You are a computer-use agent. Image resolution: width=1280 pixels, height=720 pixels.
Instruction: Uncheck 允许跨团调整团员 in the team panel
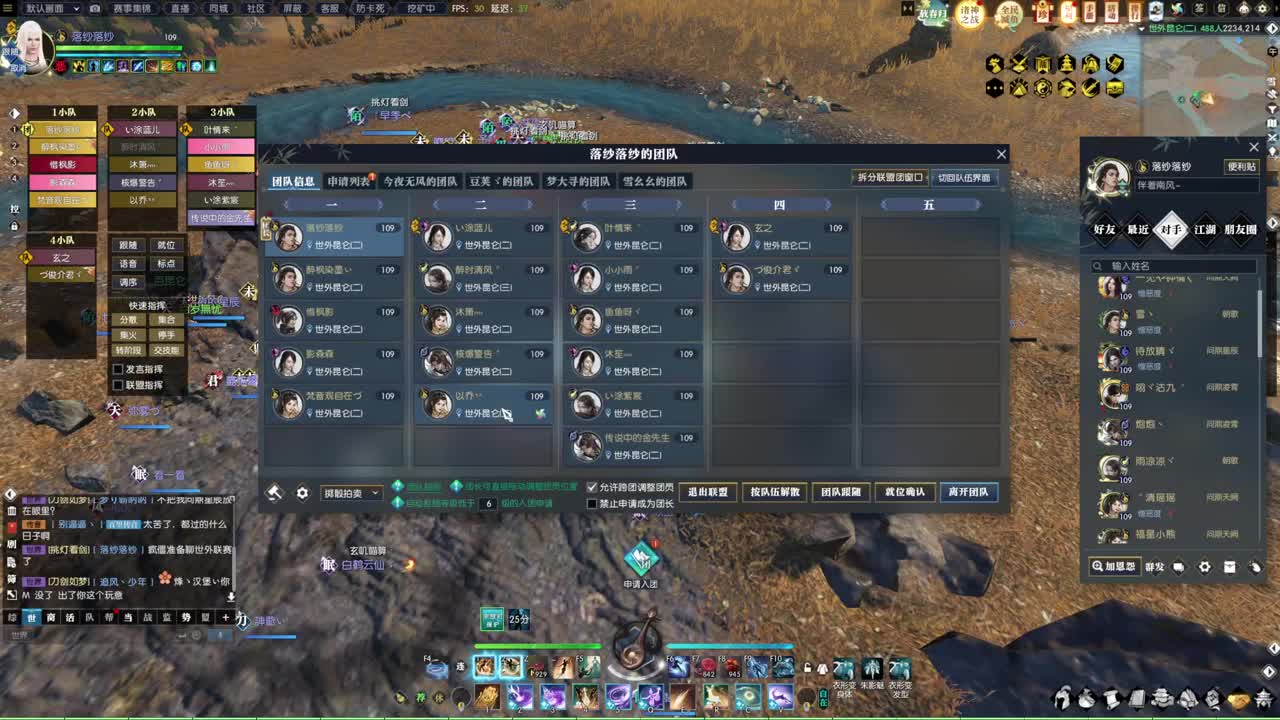592,485
